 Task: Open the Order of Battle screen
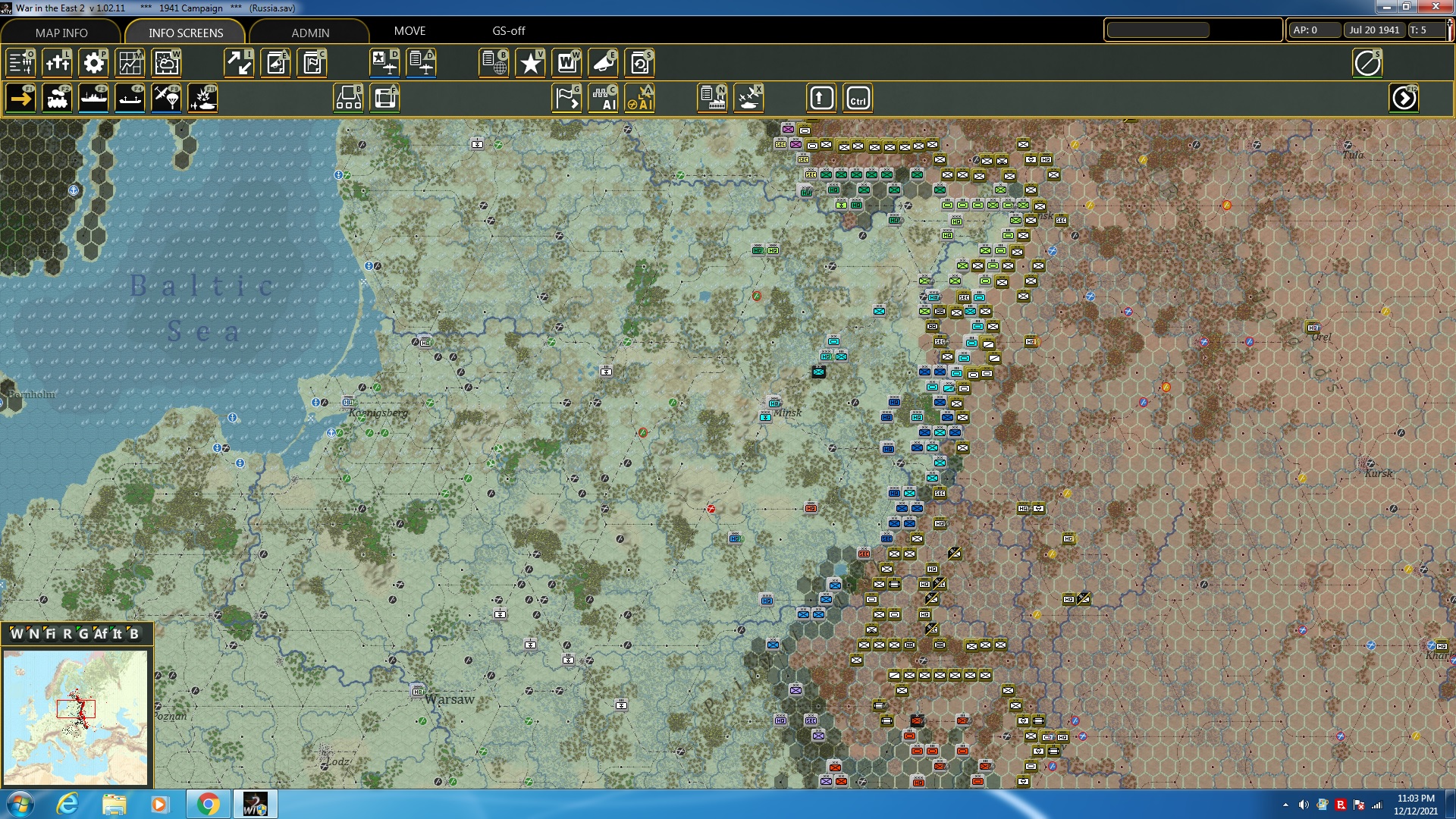click(x=21, y=63)
